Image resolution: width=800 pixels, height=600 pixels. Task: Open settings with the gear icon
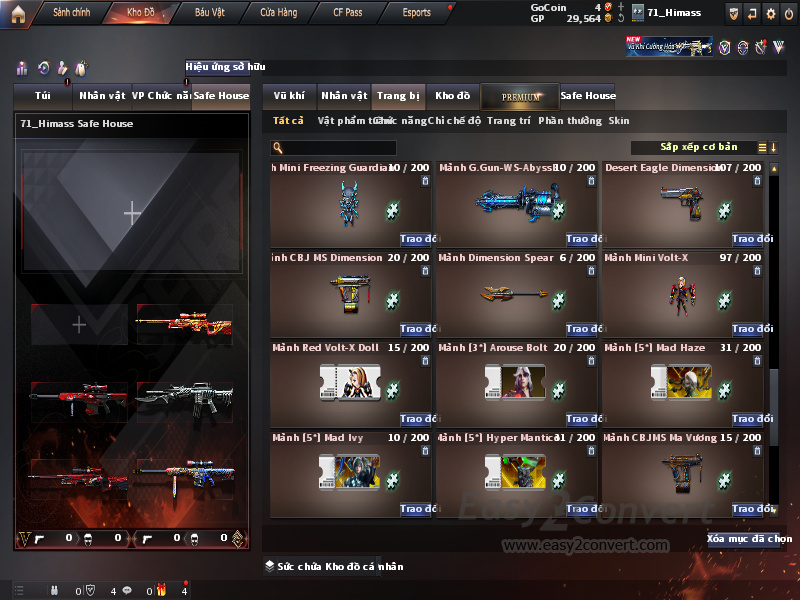[770, 13]
